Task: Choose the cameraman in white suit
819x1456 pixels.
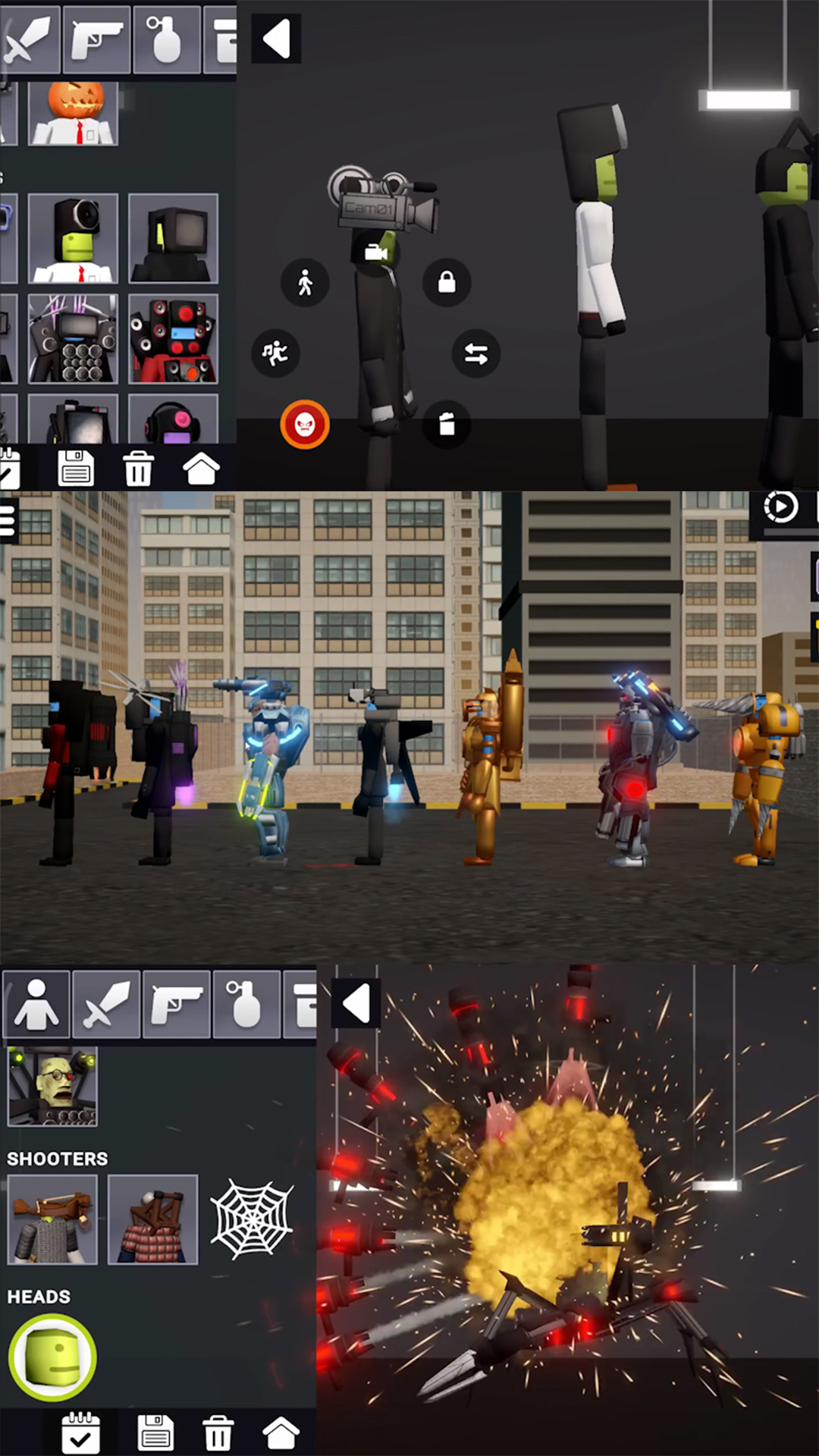Action: (74, 238)
